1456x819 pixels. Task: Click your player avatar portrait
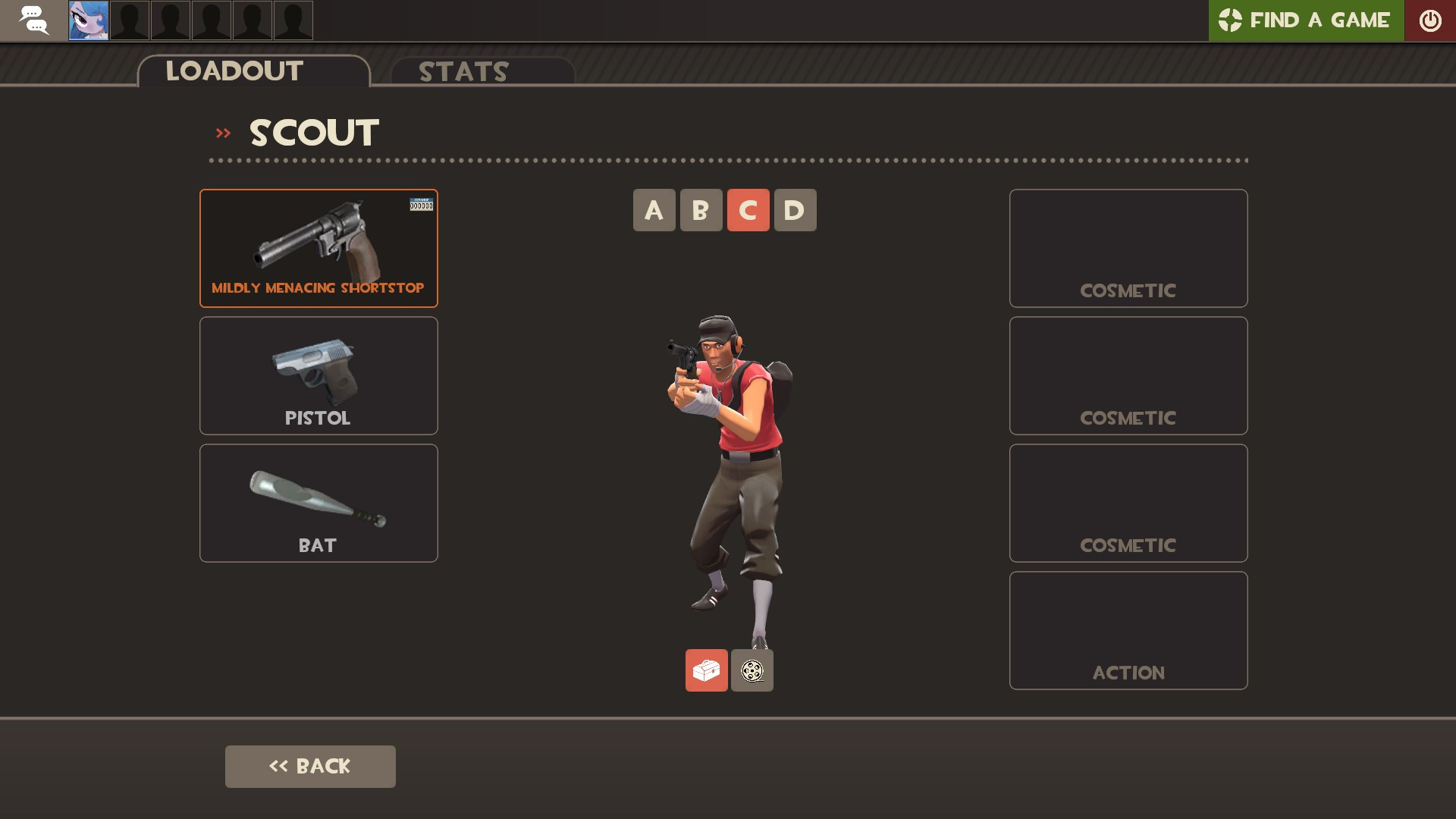point(87,20)
